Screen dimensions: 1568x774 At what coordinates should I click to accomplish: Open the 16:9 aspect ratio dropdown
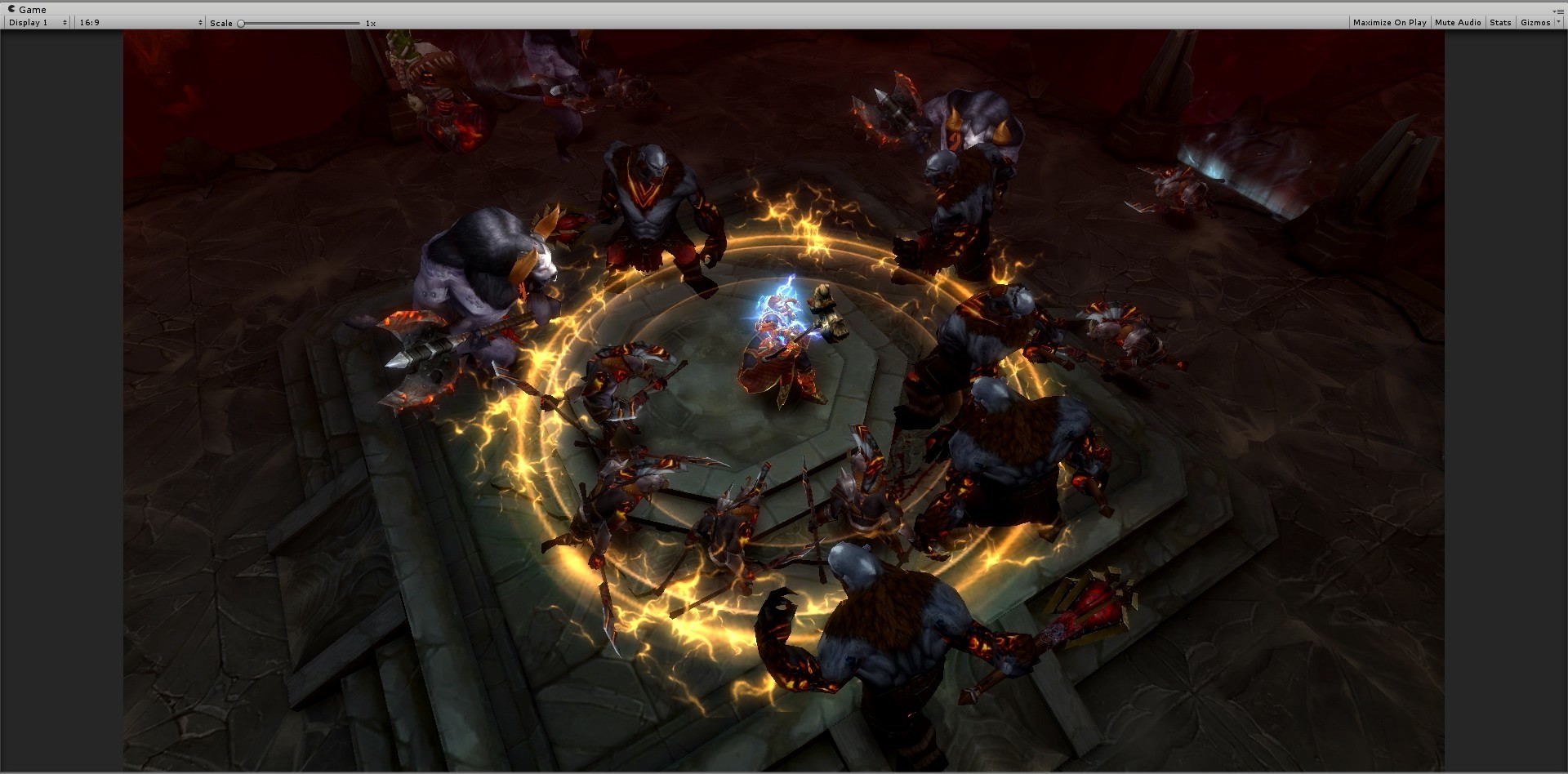click(x=140, y=23)
